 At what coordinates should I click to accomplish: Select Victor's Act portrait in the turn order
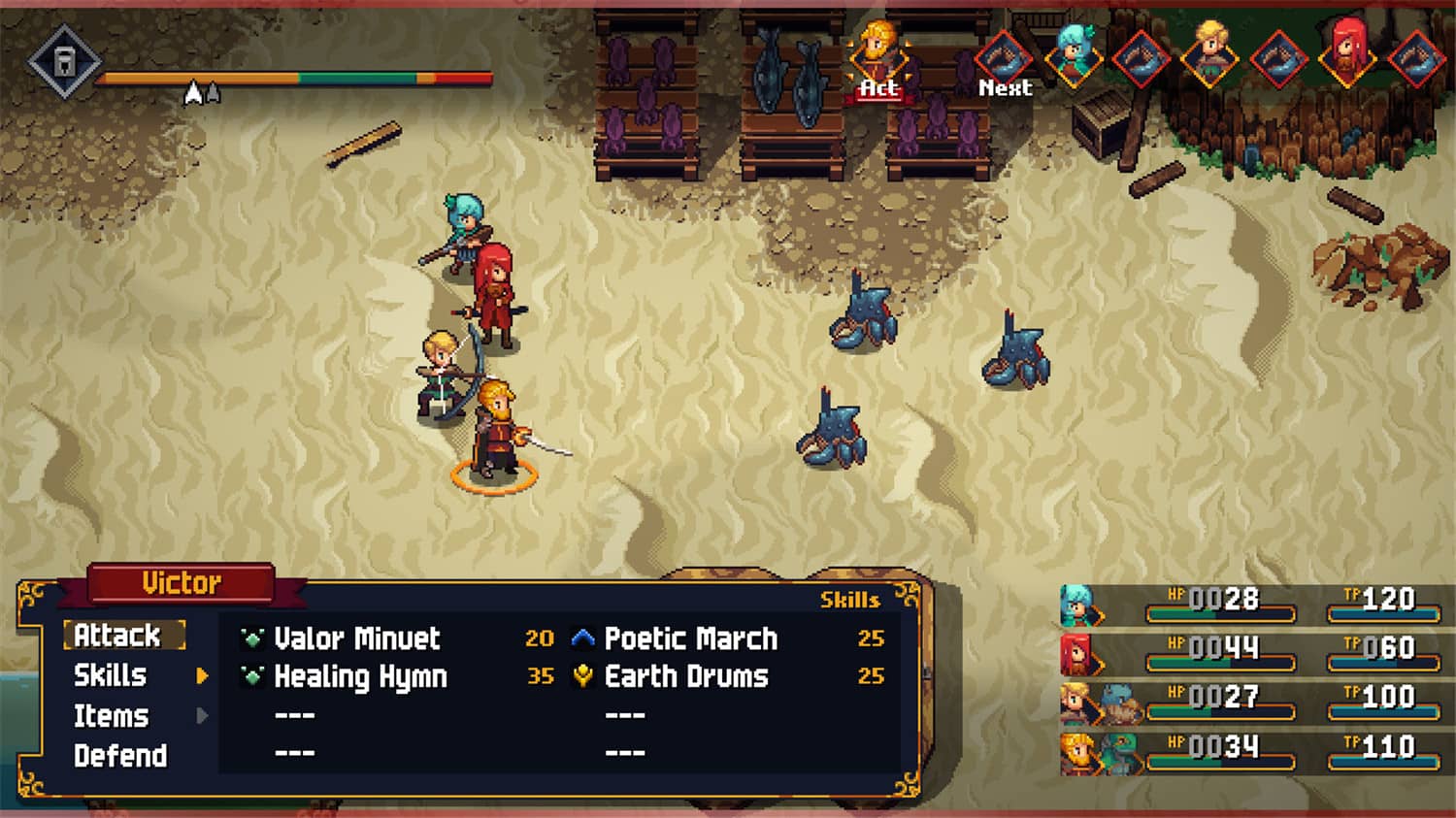878,53
